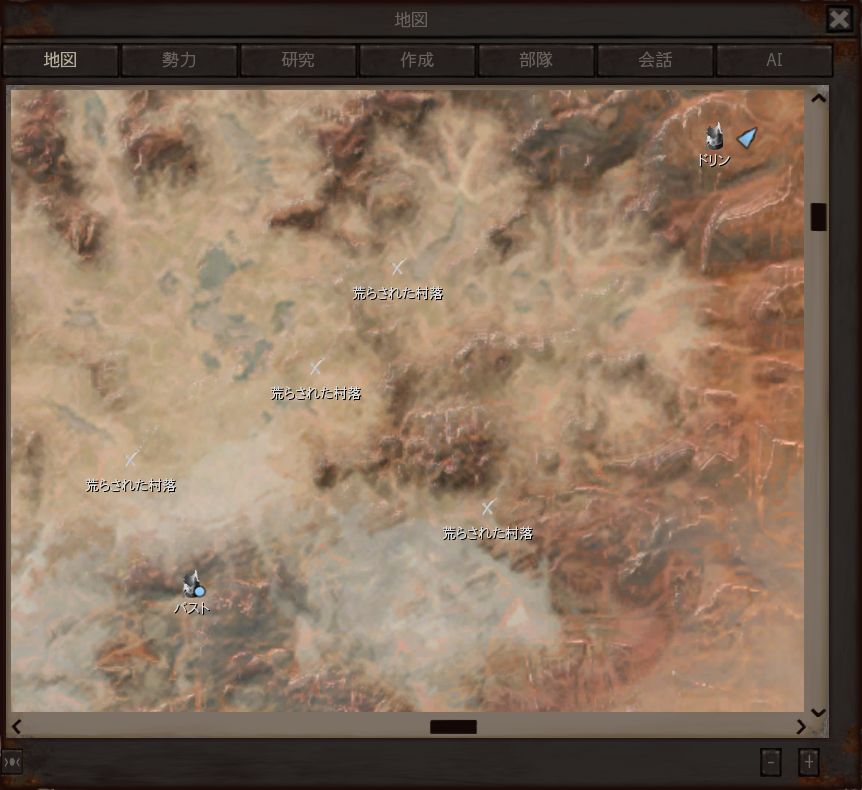The width and height of the screenshot is (862, 790).
Task: Zoom in the map with plus button
Action: [x=809, y=762]
